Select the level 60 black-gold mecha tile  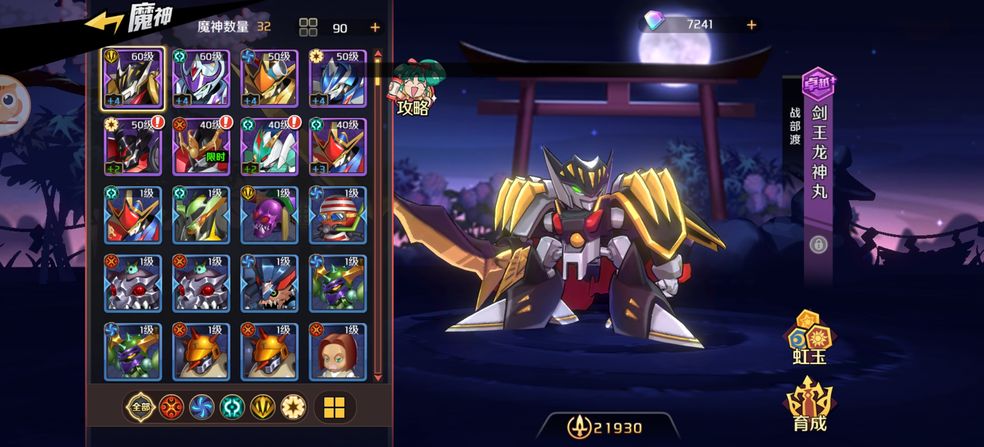tap(135, 78)
